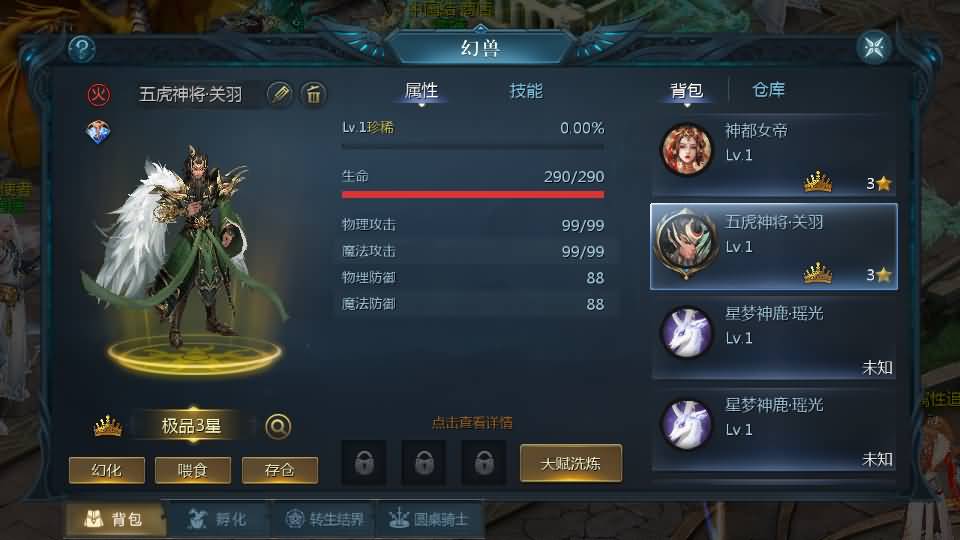960x540 pixels.
Task: Delete pet using the trash can icon
Action: (313, 94)
